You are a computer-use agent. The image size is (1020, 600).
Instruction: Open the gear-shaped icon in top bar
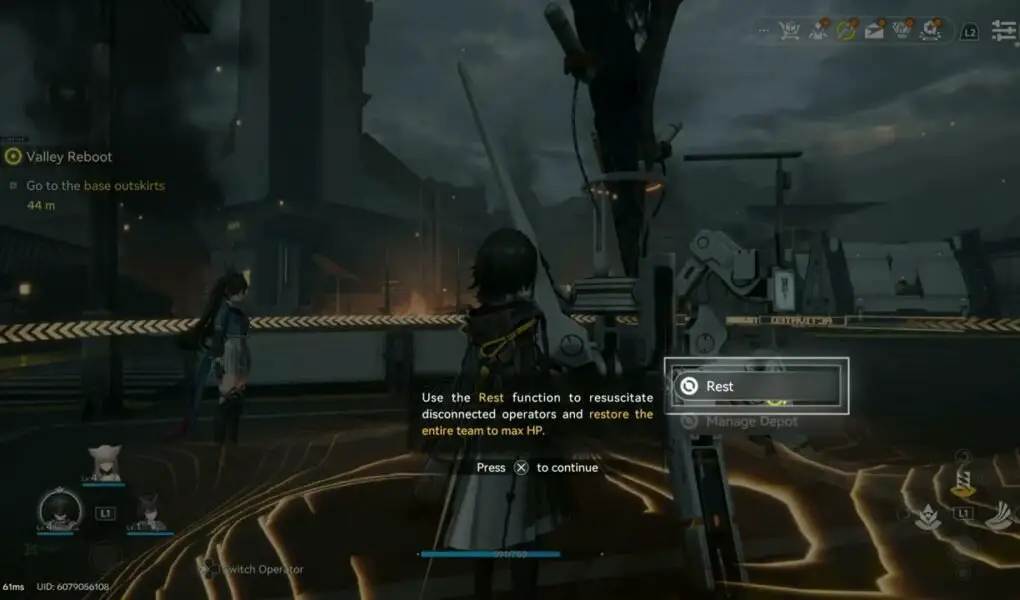pyautogui.click(x=931, y=31)
